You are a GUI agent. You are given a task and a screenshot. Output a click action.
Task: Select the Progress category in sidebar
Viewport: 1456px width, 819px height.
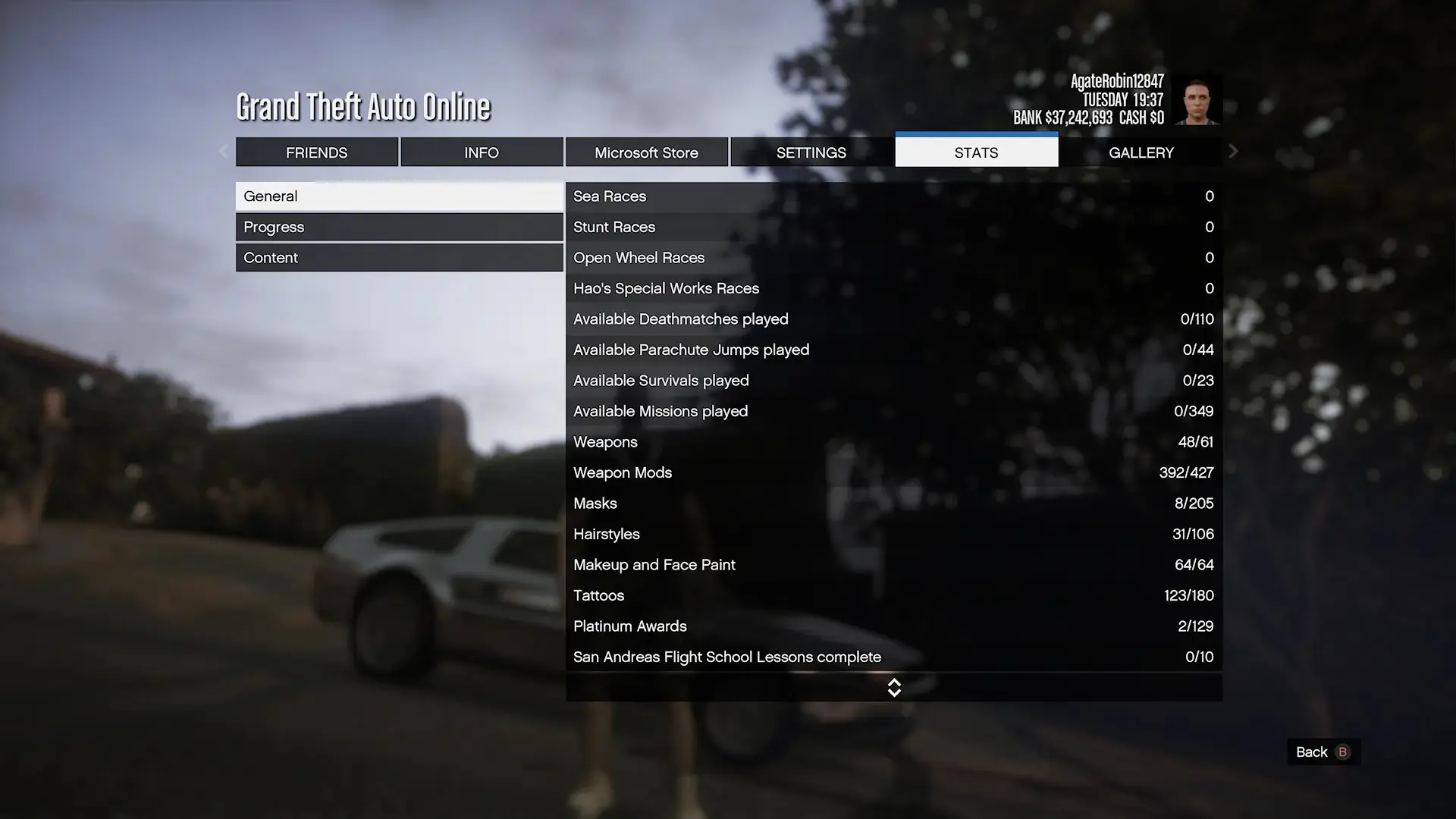click(400, 226)
